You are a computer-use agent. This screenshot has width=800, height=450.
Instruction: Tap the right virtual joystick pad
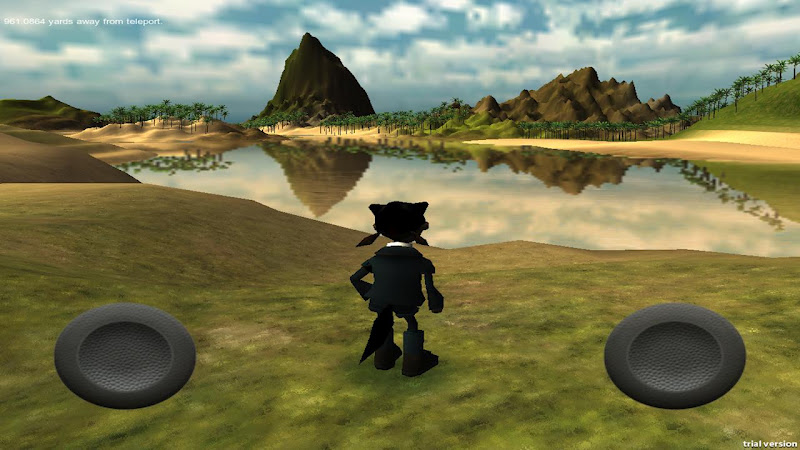click(675, 356)
